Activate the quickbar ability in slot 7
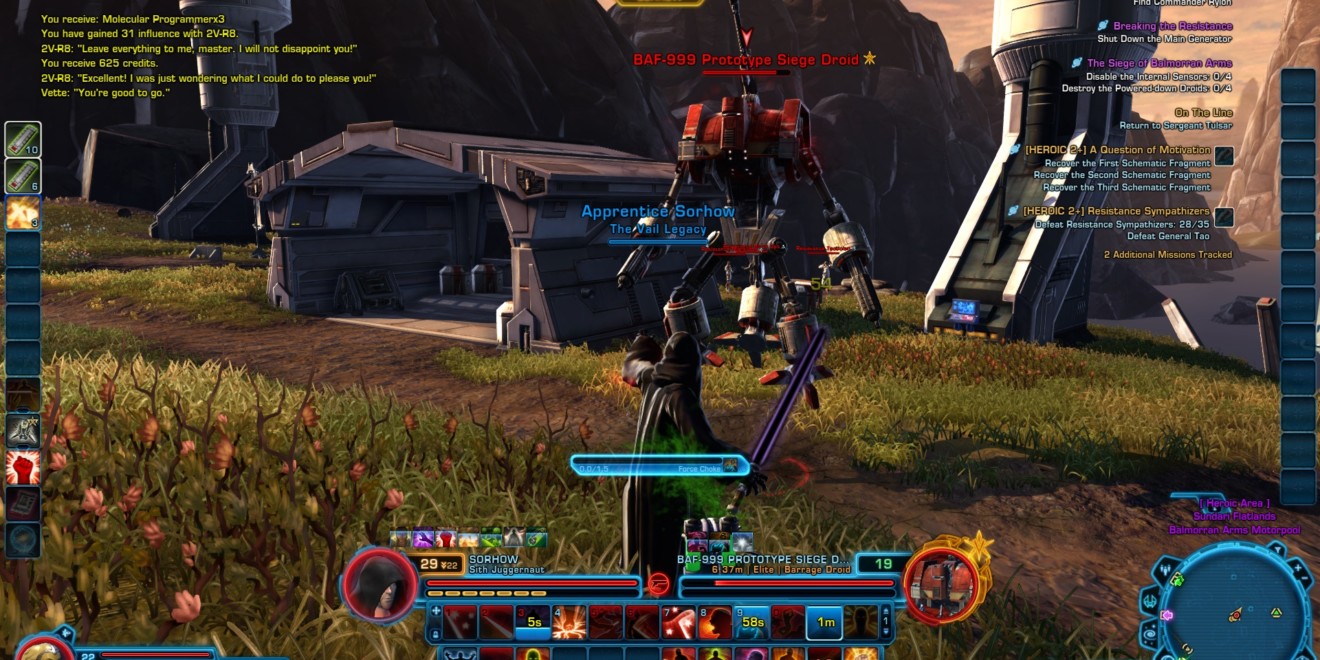The image size is (1320, 660). [678, 622]
